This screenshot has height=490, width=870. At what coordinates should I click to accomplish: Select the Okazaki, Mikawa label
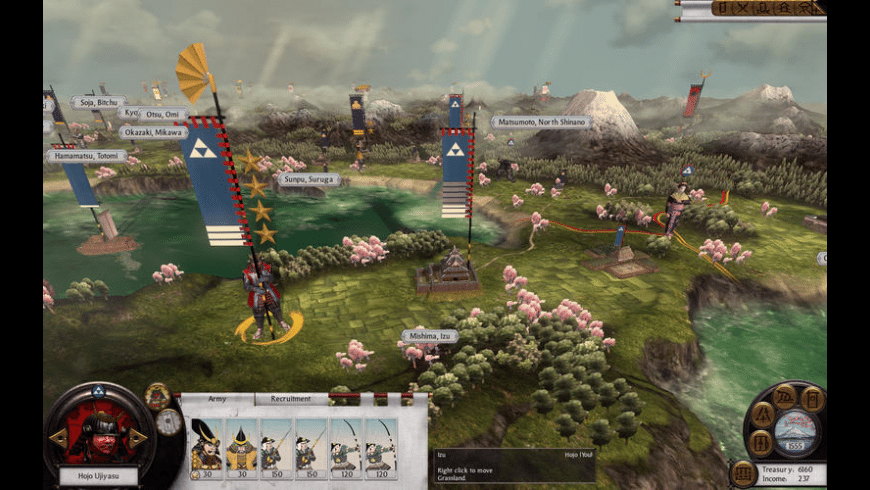click(x=153, y=132)
